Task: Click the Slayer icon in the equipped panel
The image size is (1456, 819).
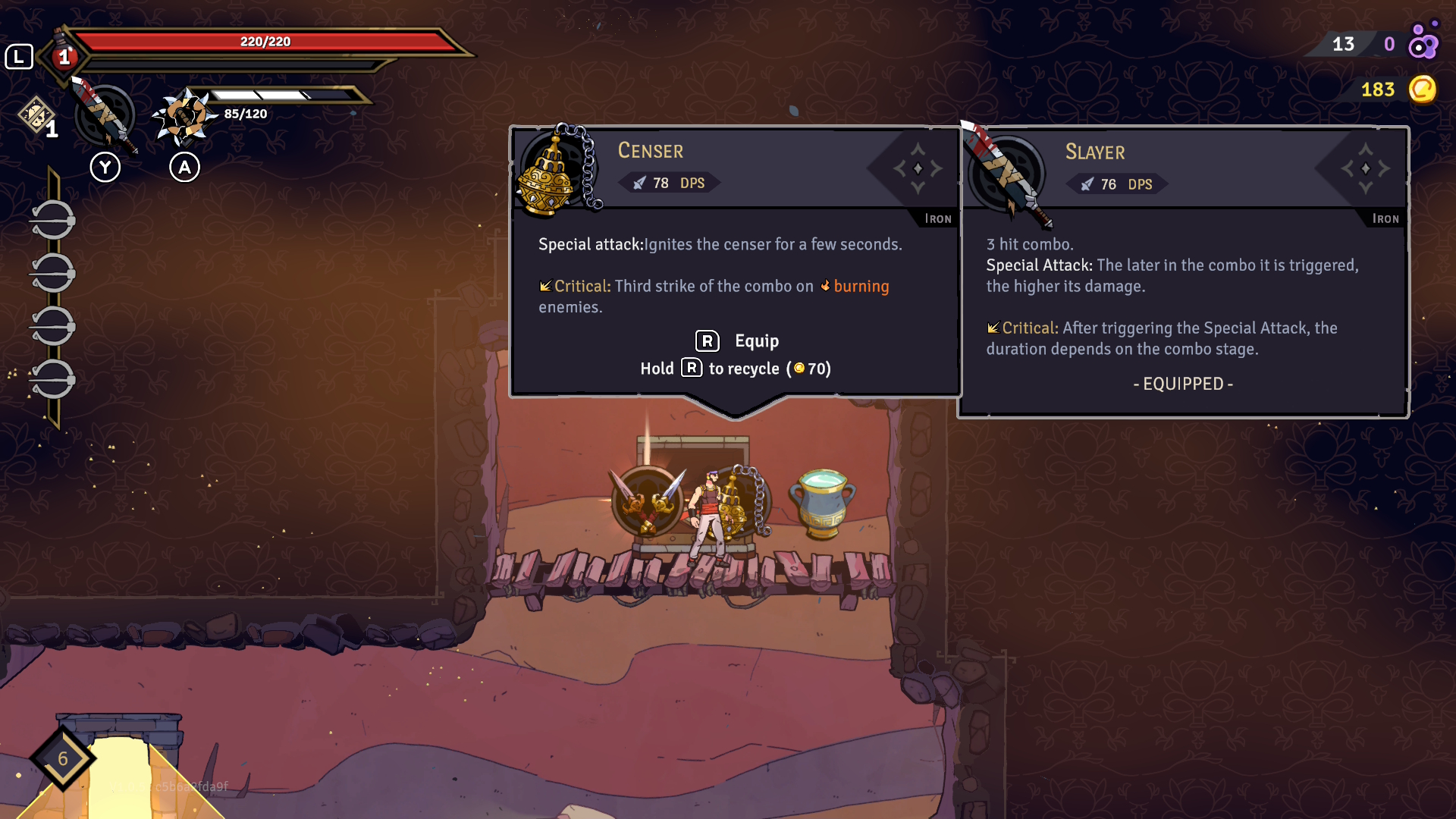Action: [x=1006, y=174]
